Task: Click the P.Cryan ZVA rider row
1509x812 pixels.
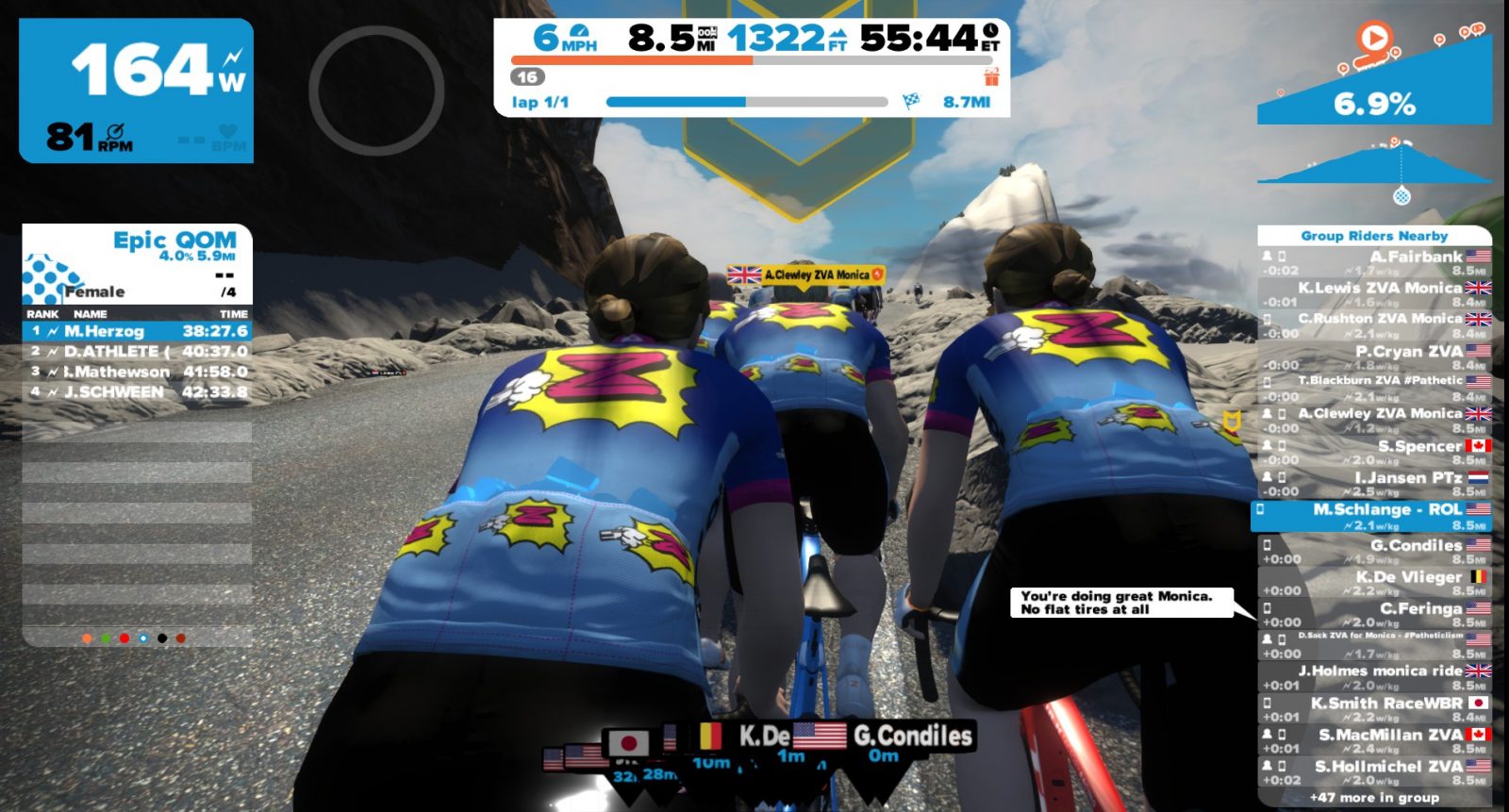Action: (1375, 357)
